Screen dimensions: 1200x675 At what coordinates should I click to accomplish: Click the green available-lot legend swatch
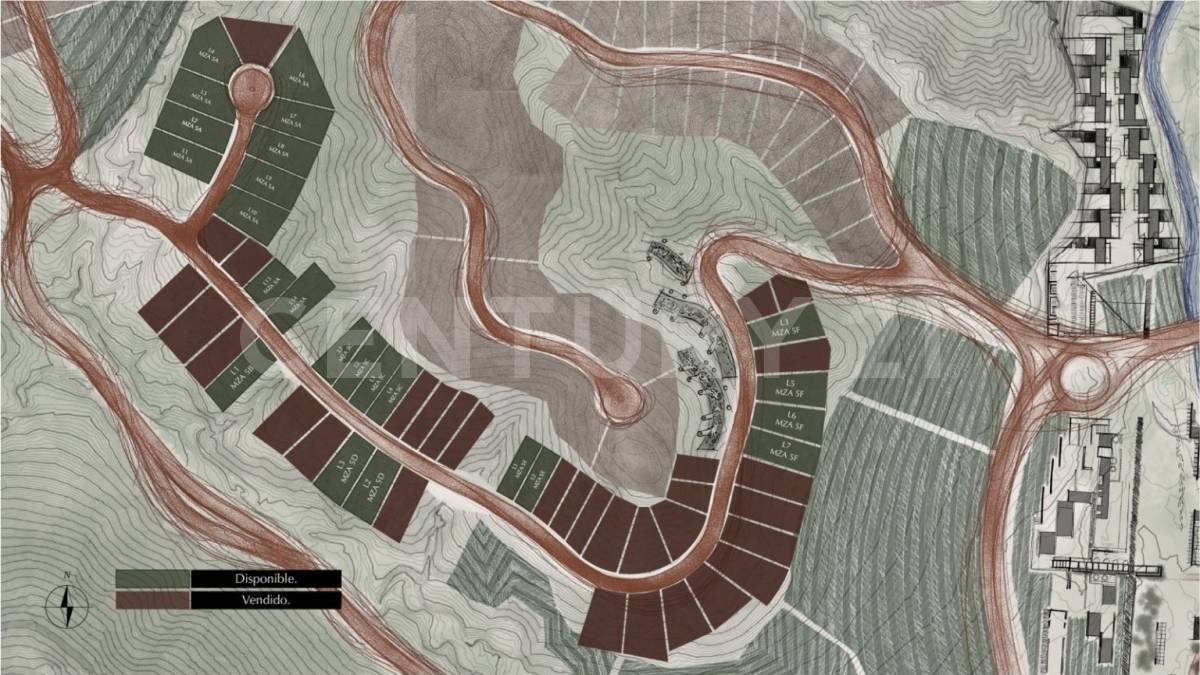coord(152,579)
